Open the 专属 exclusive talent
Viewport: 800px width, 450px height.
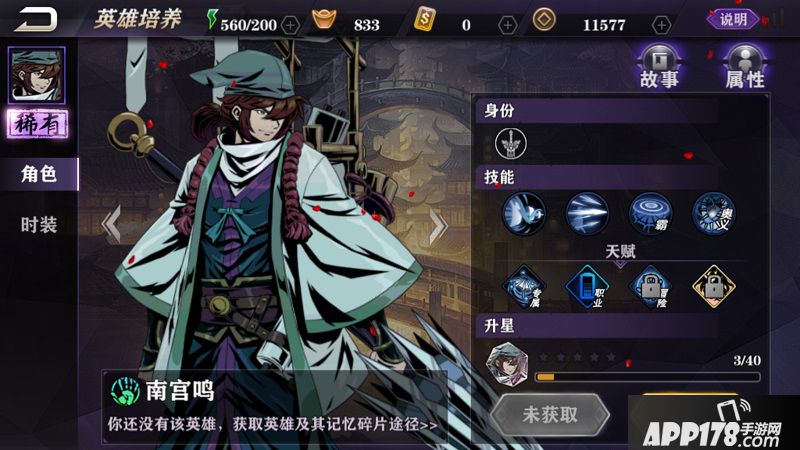click(x=524, y=286)
